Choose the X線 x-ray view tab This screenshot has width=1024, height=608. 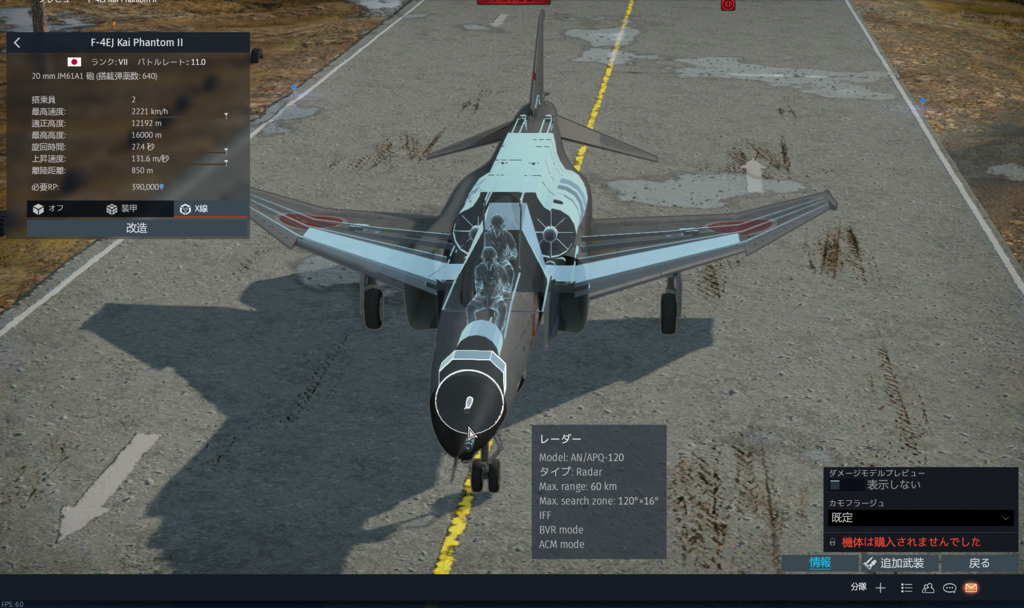(195, 209)
